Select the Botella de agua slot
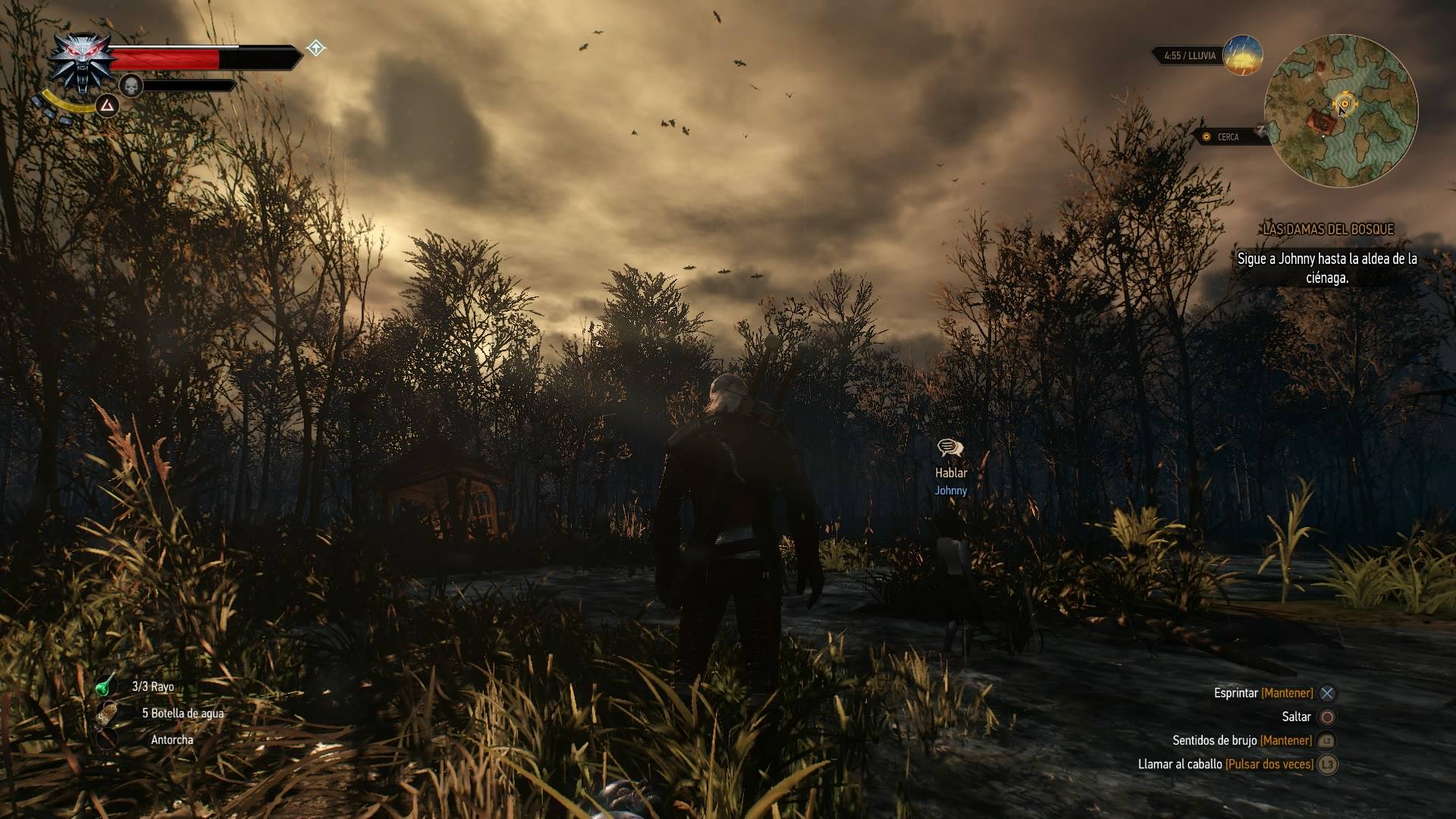Screen dimensions: 1456x819 107,713
